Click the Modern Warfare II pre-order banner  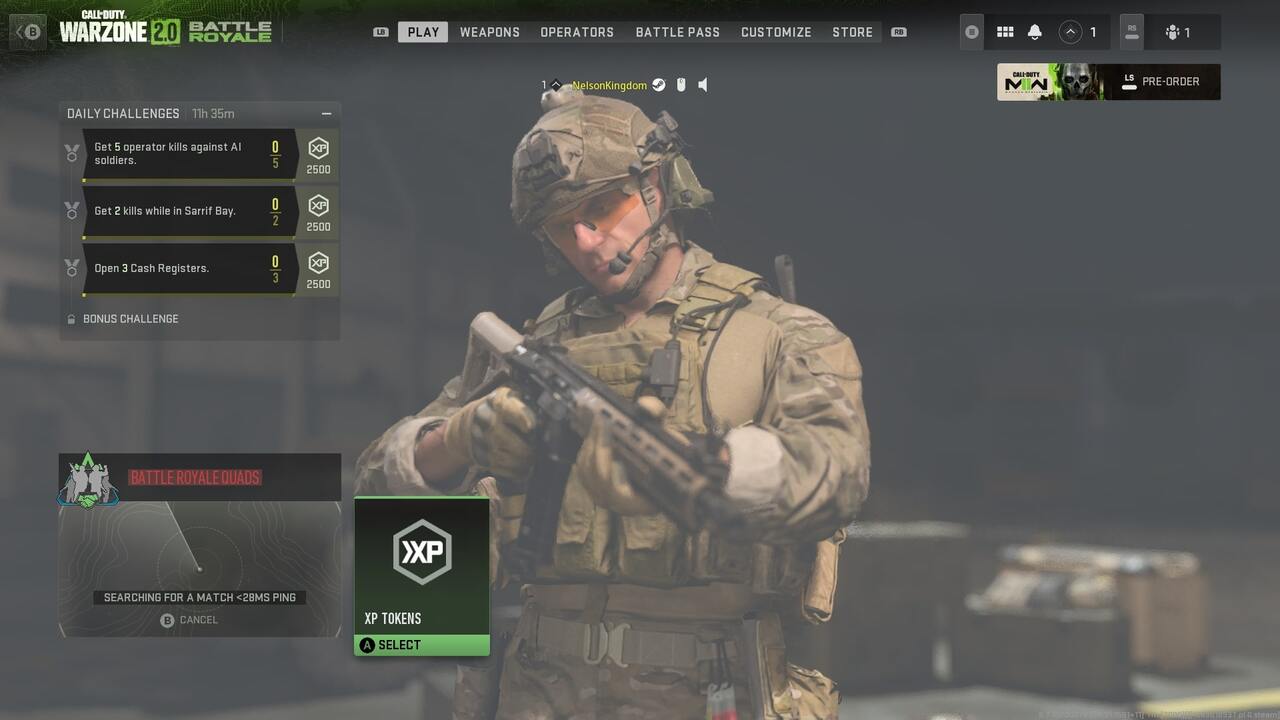point(1108,81)
